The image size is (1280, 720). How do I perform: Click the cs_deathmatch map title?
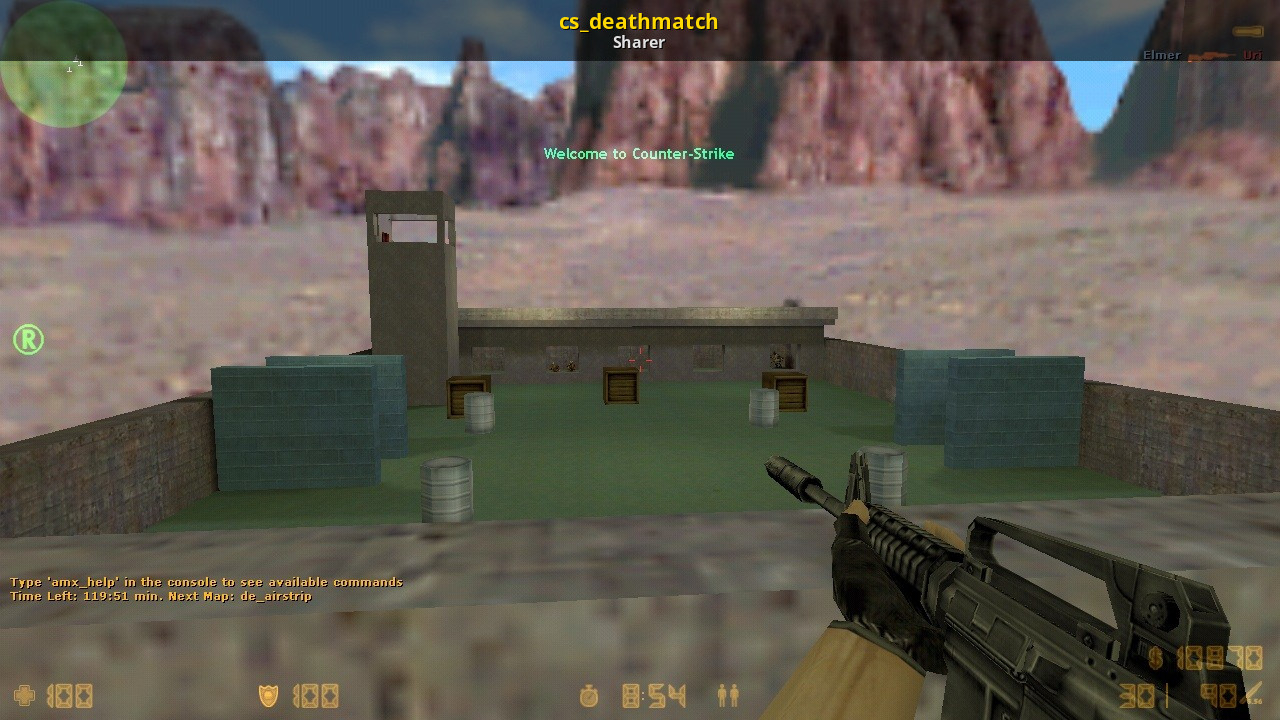coord(639,21)
